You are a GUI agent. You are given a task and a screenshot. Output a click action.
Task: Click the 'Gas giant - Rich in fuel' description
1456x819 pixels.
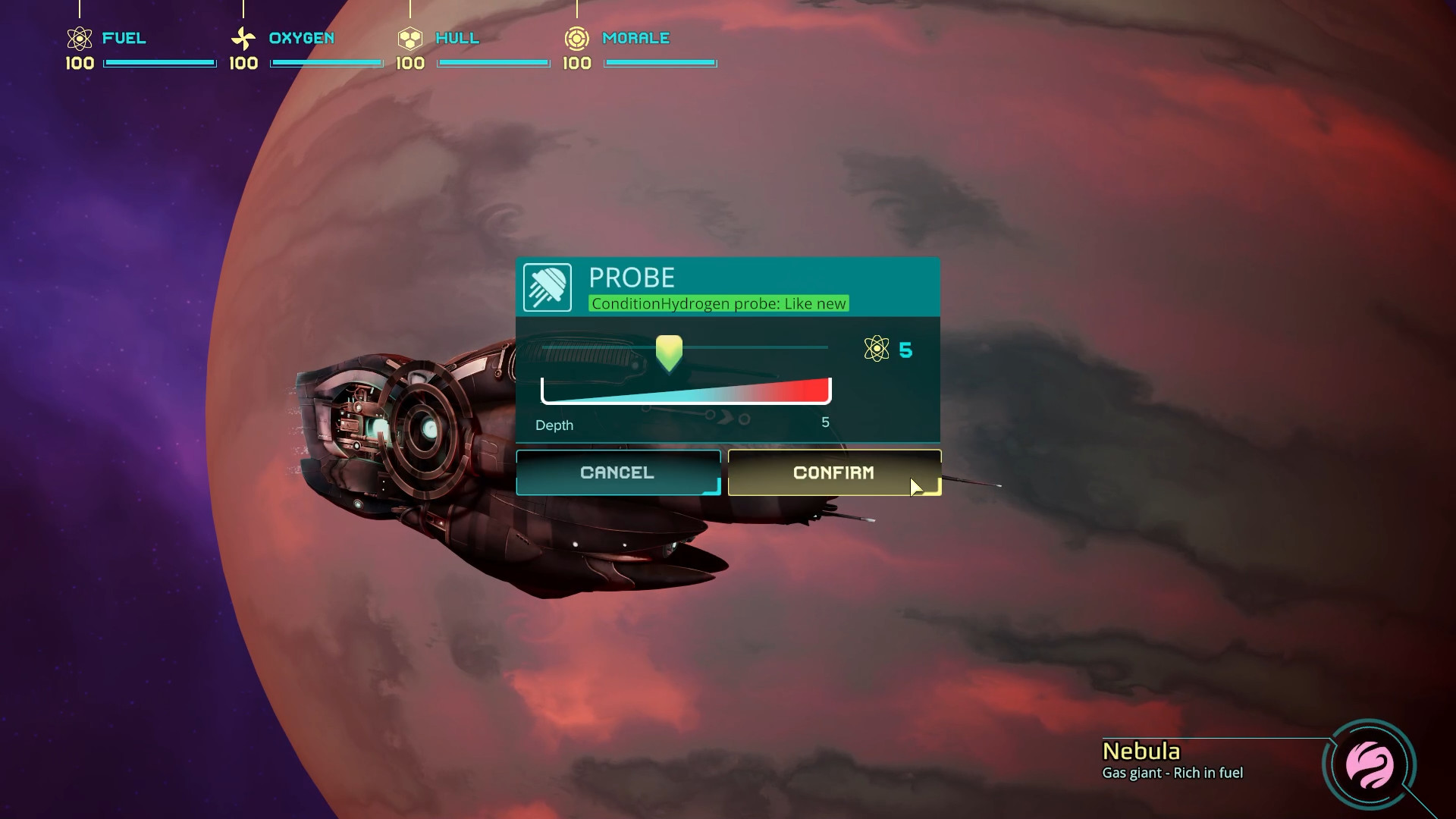point(1172,773)
